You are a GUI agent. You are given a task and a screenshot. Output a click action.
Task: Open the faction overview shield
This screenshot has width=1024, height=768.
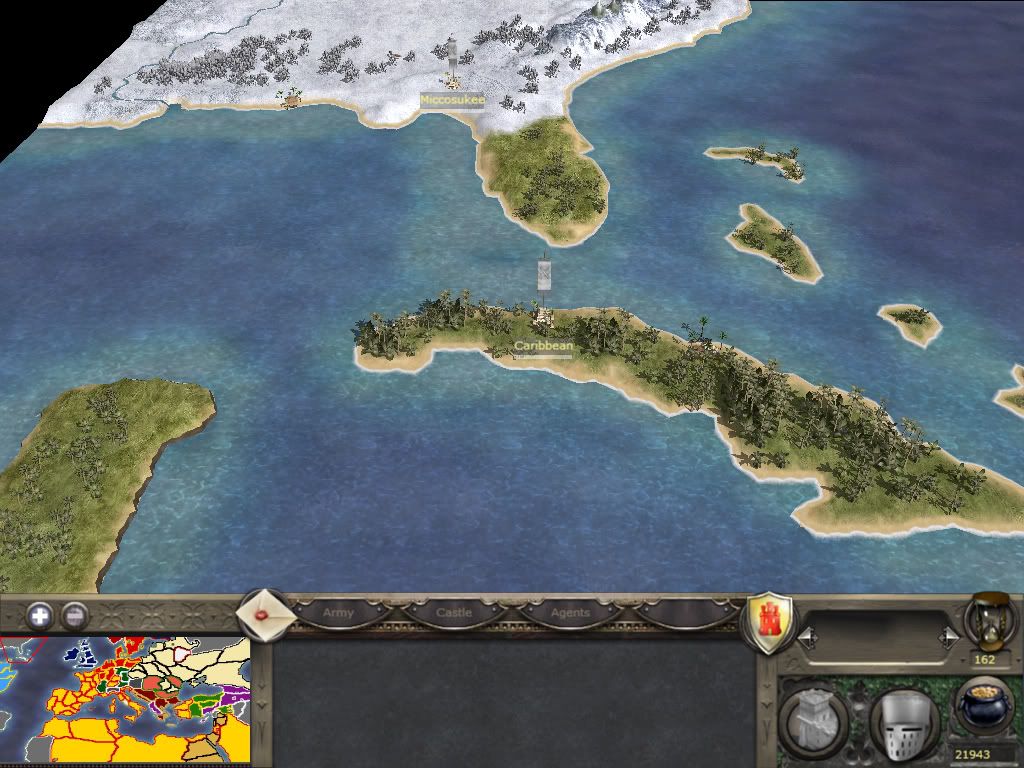tap(771, 622)
